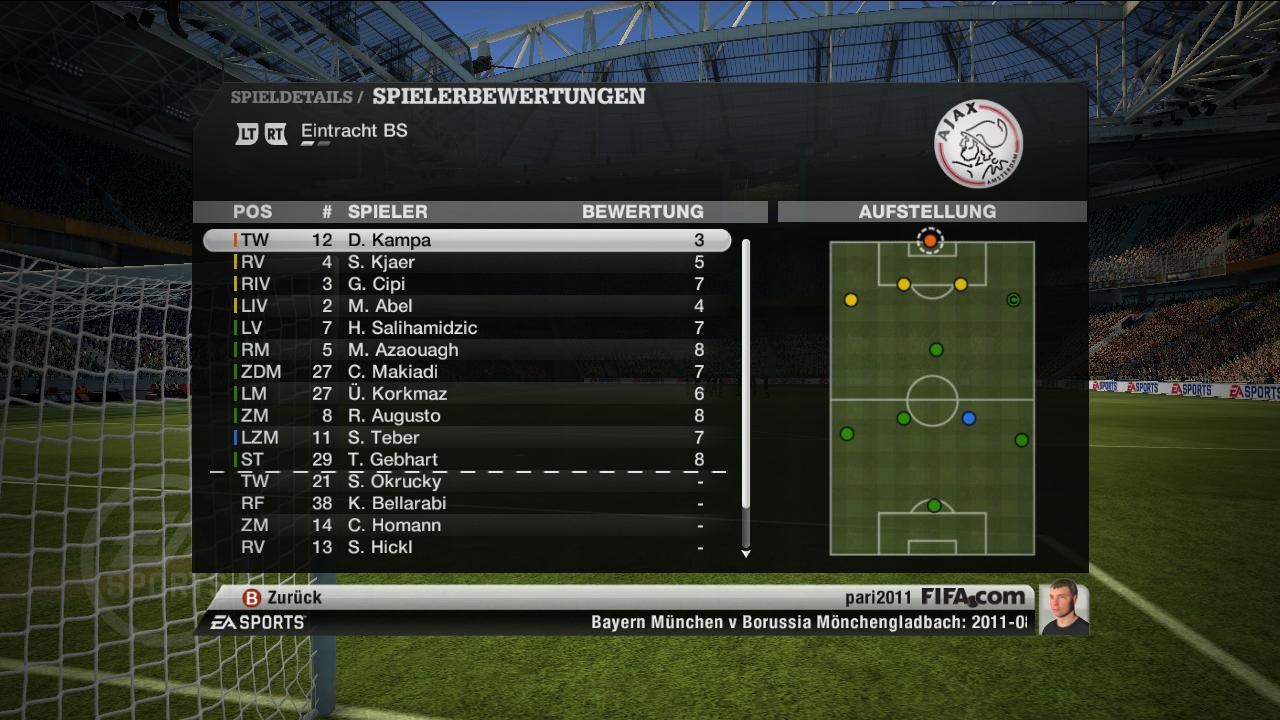This screenshot has width=1280, height=720.
Task: Select G. Cipi's rating row
Action: (467, 284)
